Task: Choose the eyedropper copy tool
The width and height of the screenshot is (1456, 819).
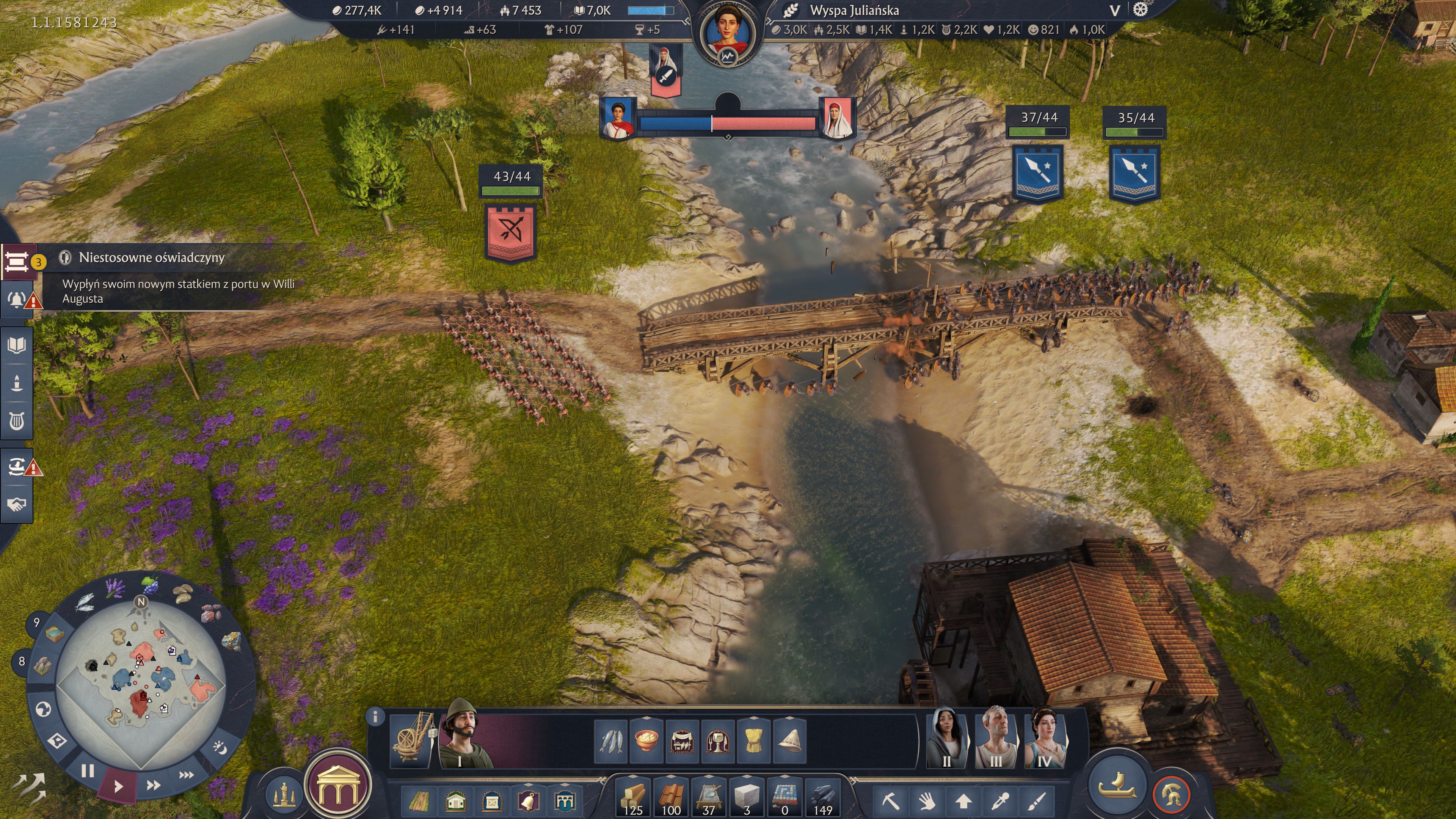Action: coord(1001,801)
